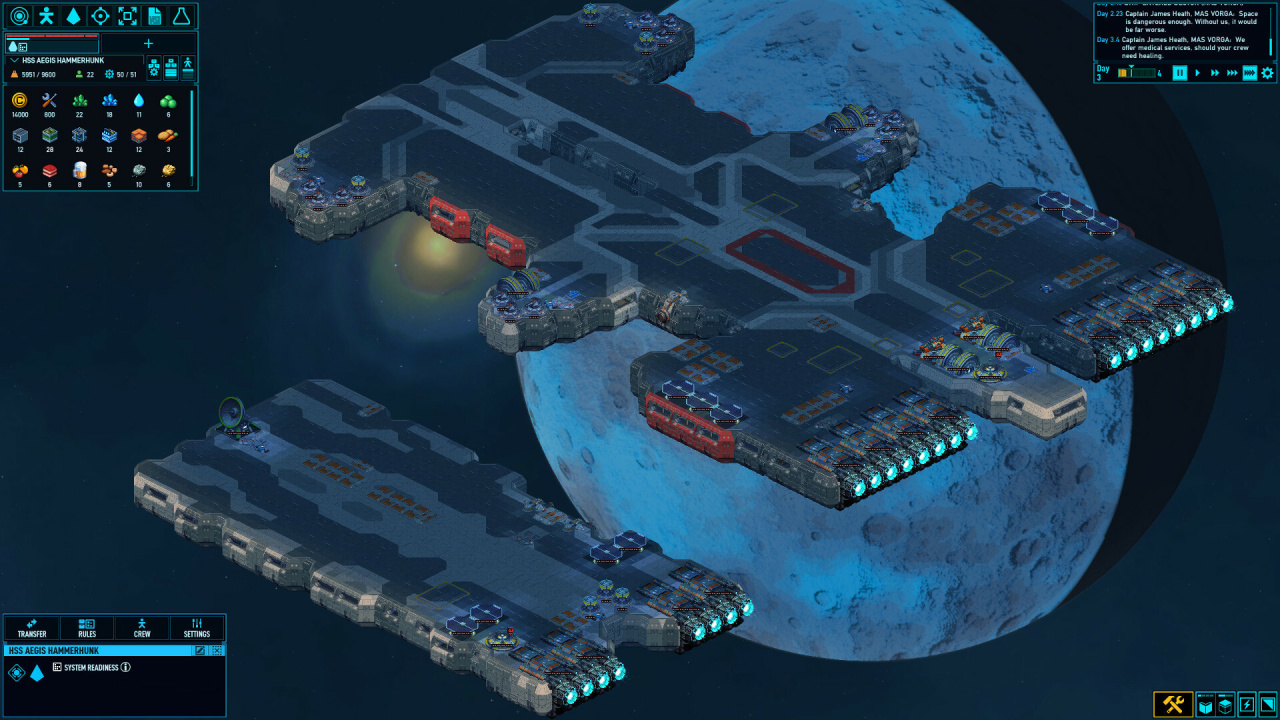The image size is (1280, 720).
Task: Open the Transfer panel
Action: point(32,628)
